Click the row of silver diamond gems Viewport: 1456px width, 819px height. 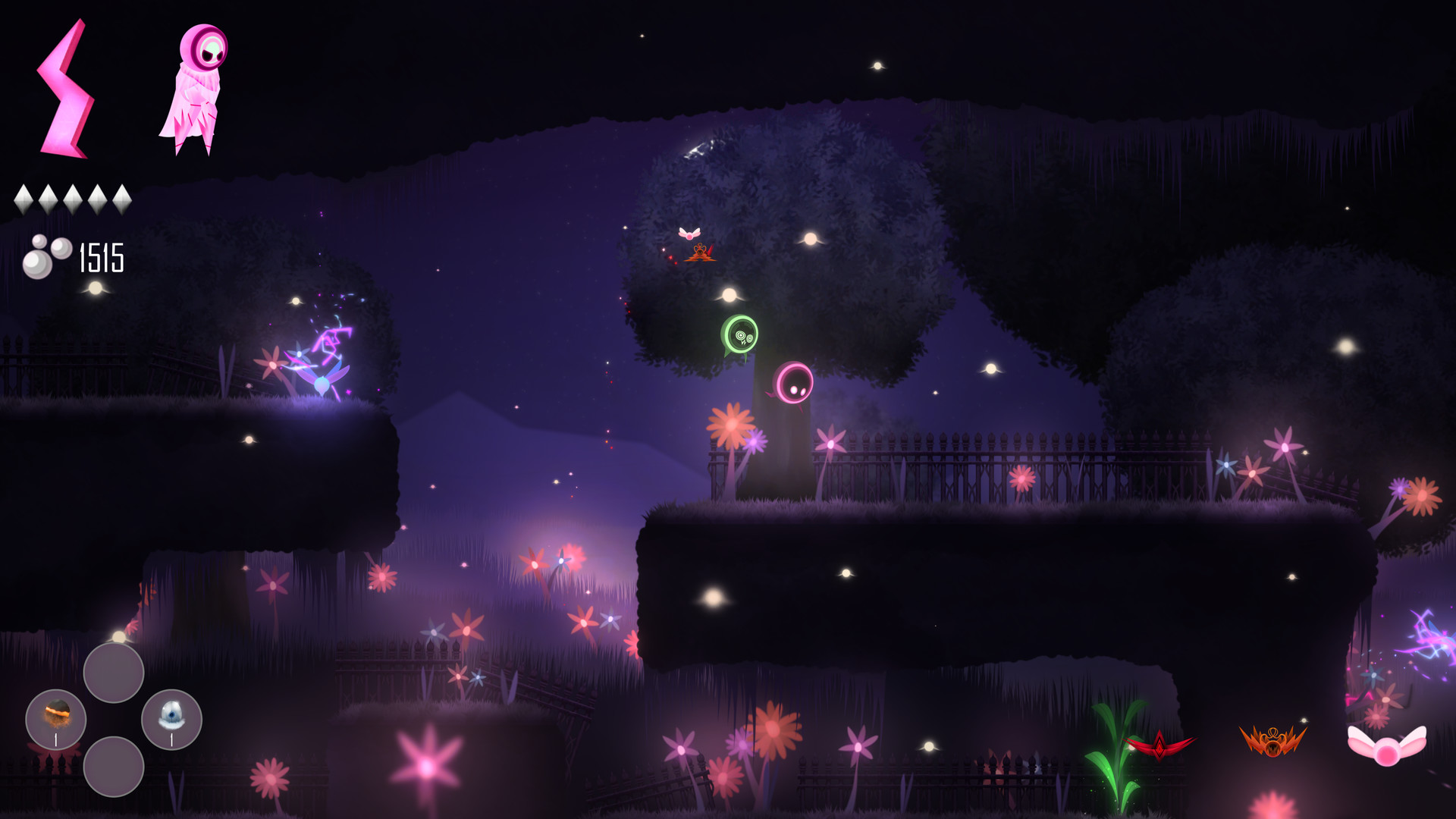click(x=73, y=197)
